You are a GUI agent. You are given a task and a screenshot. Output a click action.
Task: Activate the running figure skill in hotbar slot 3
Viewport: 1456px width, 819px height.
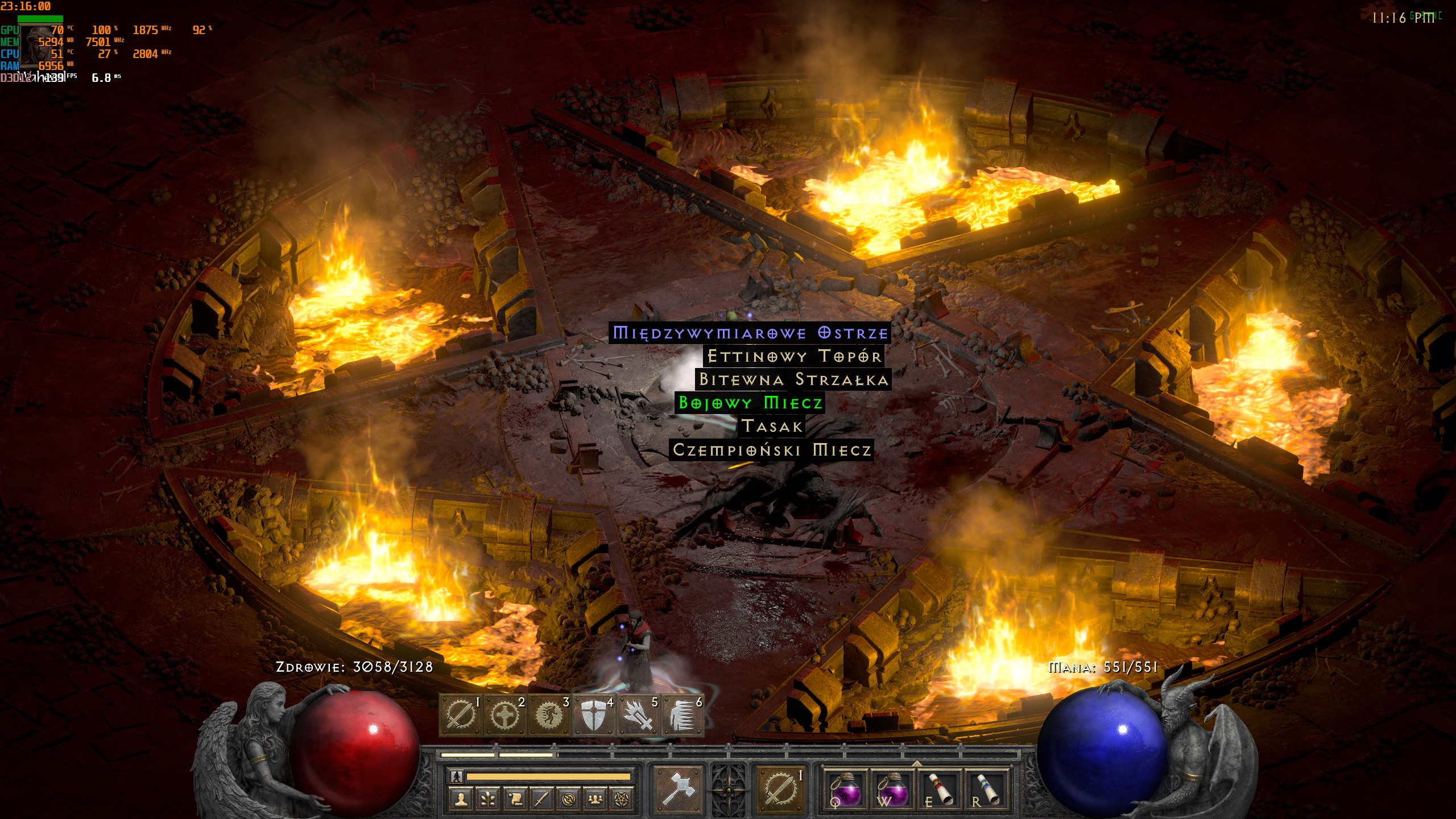coord(549,715)
